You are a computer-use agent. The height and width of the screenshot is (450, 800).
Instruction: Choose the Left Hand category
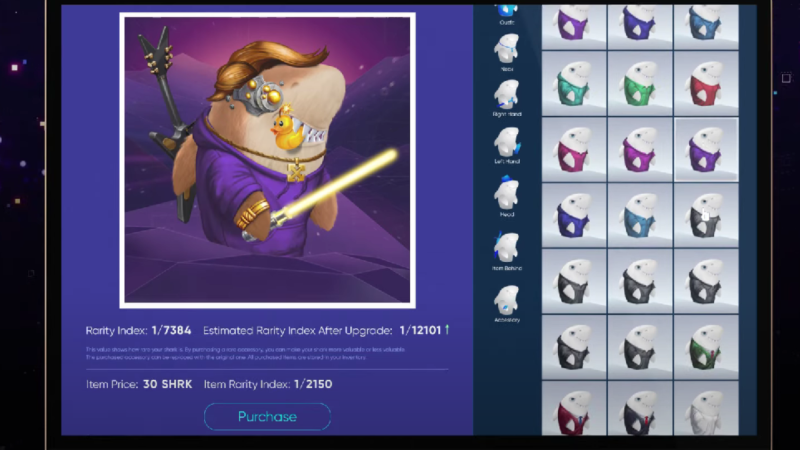(x=507, y=149)
